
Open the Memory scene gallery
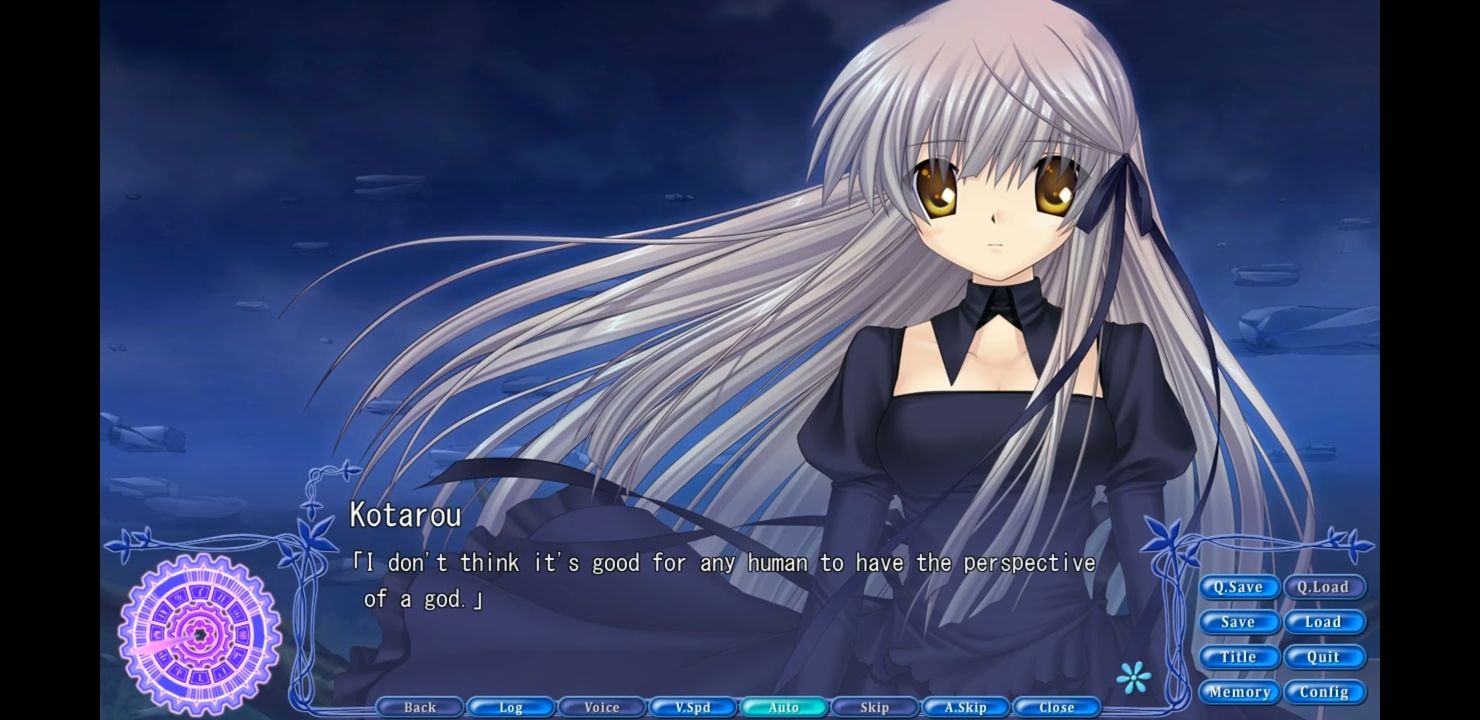coord(1239,692)
